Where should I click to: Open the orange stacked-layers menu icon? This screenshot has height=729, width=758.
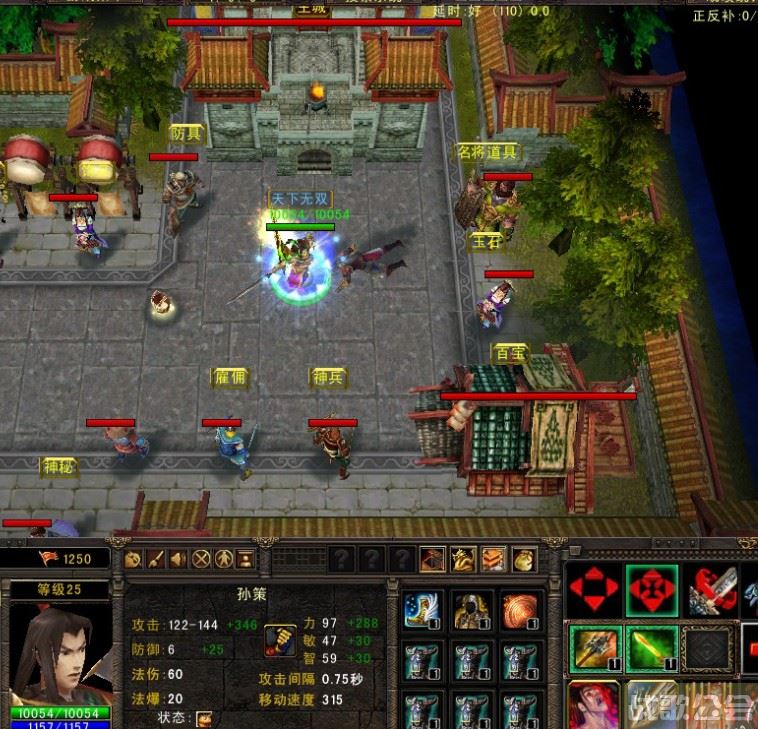[x=494, y=559]
